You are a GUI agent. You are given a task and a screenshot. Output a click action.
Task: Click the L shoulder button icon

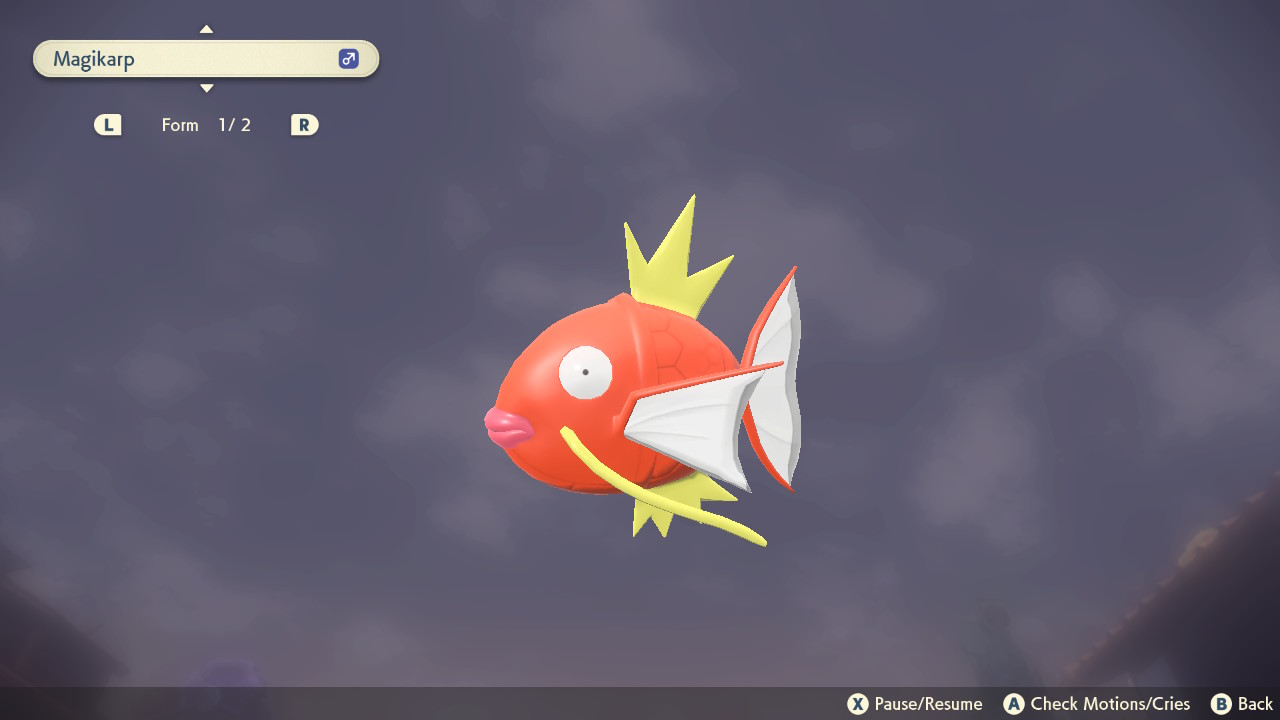pos(107,124)
